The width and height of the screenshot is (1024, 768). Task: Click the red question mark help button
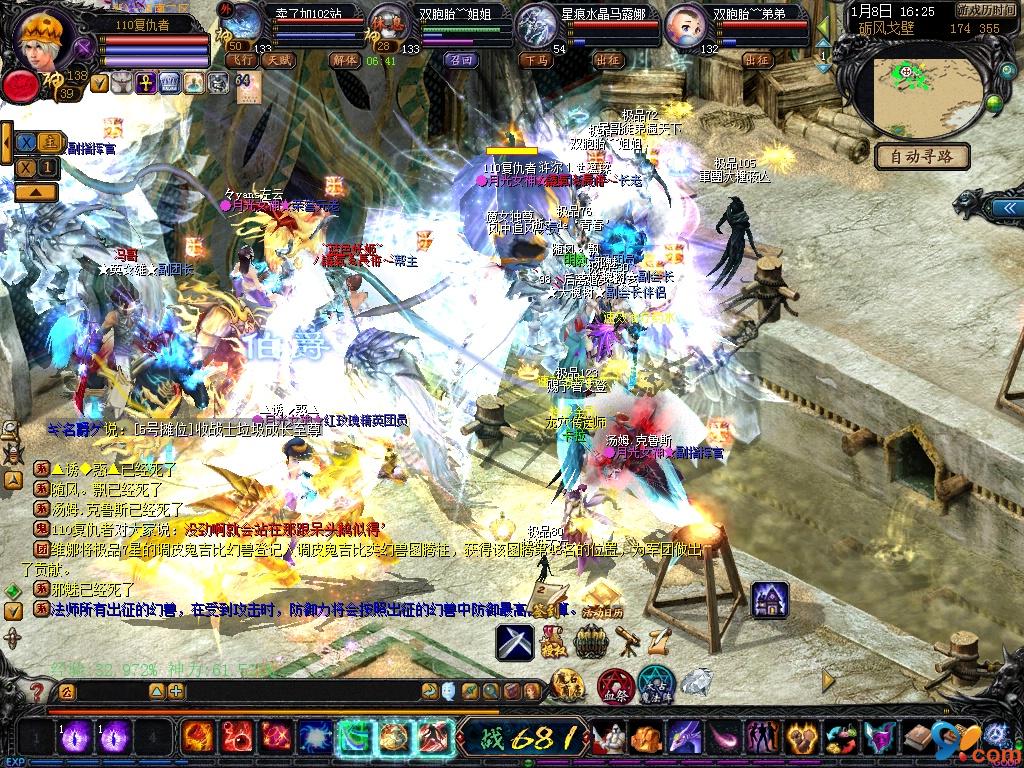click(x=37, y=691)
